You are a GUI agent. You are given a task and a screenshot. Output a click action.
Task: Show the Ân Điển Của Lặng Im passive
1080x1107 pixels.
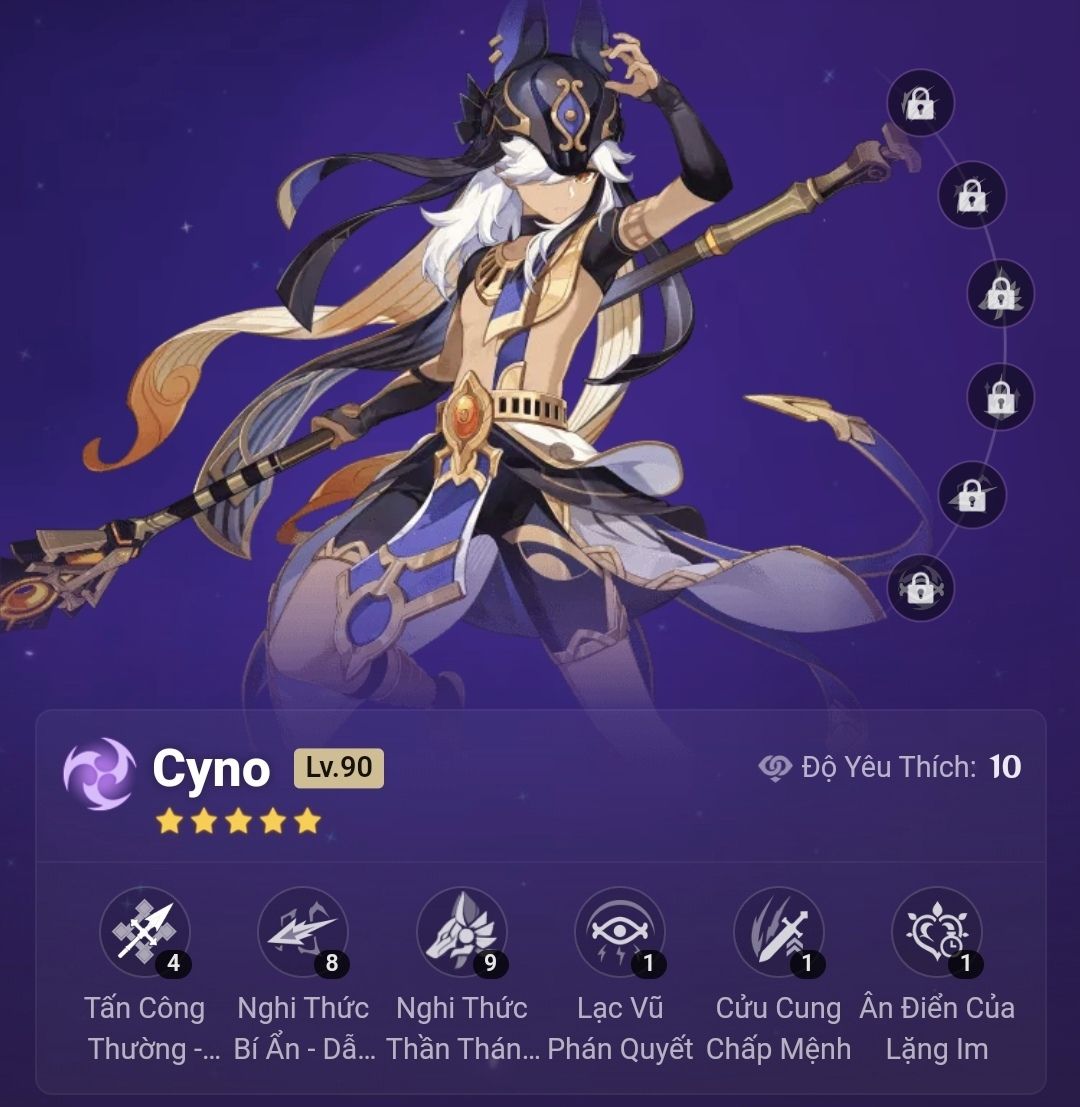(937, 931)
